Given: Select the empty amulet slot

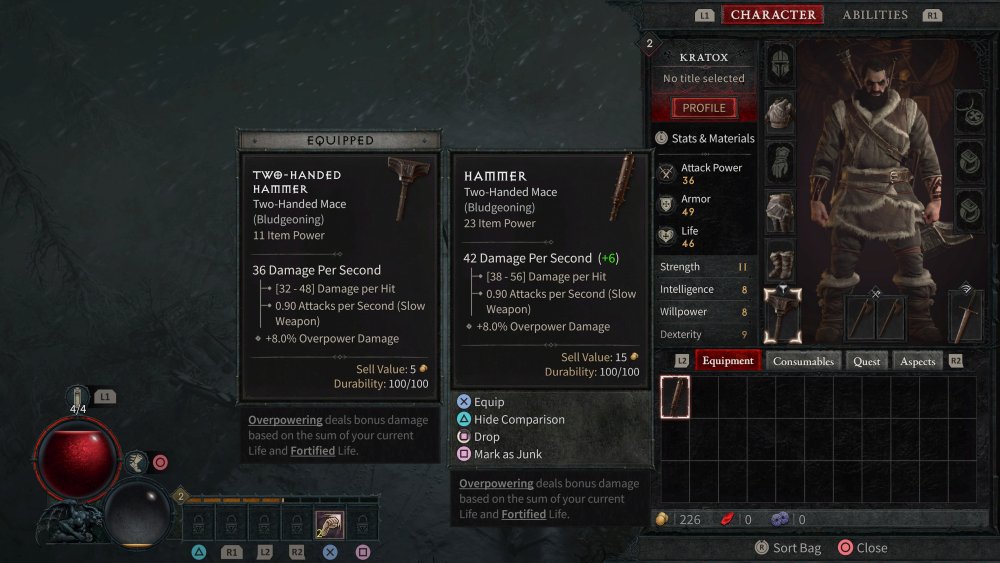Looking at the screenshot, I should [968, 112].
